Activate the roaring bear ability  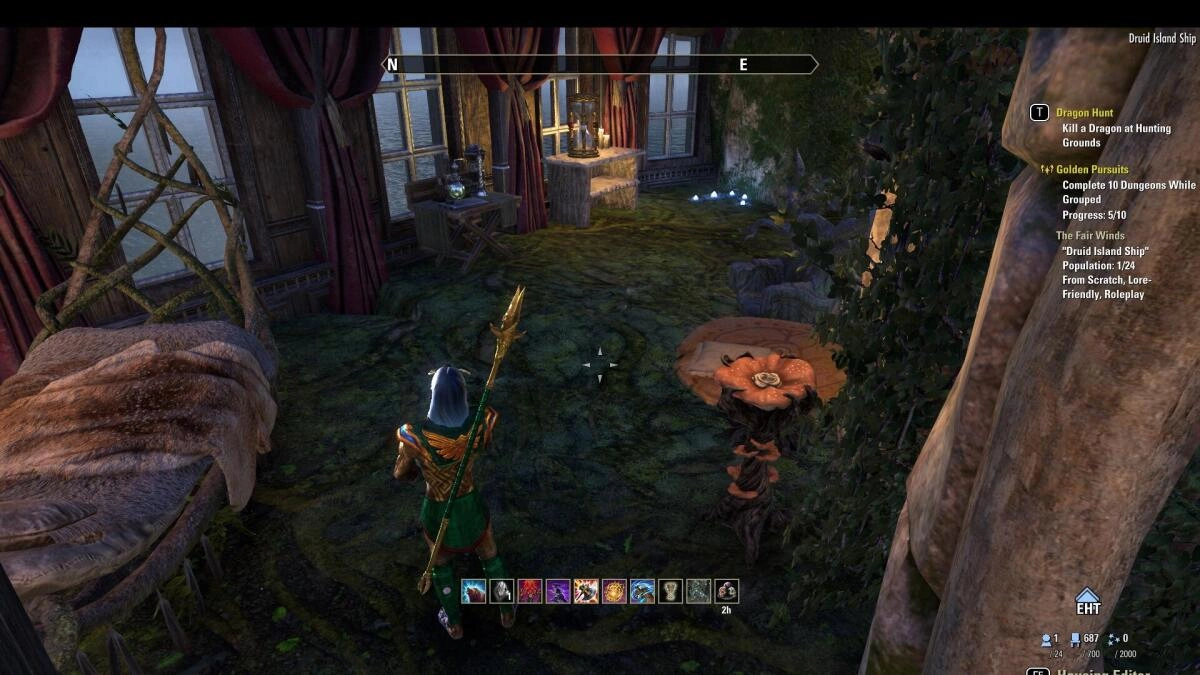point(473,591)
